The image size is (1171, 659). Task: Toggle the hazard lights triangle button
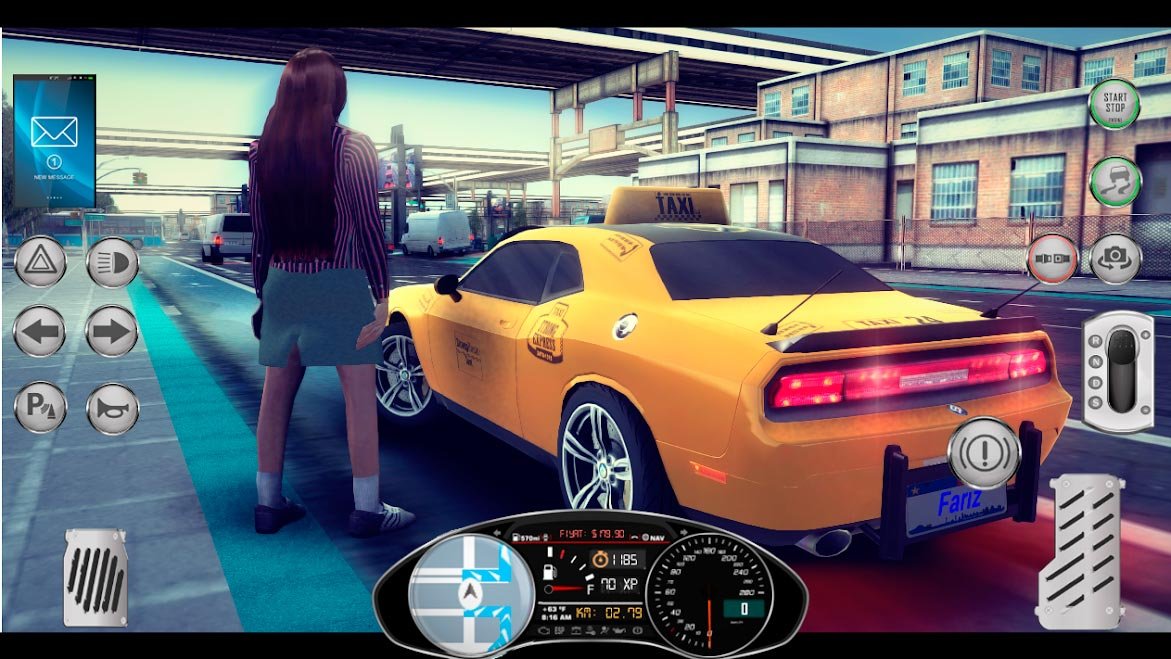tap(40, 263)
